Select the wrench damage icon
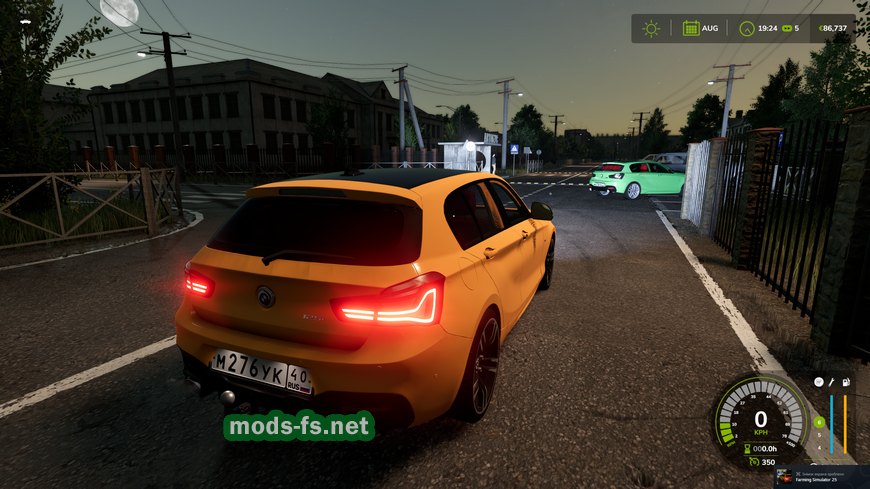The width and height of the screenshot is (870, 489). (831, 382)
